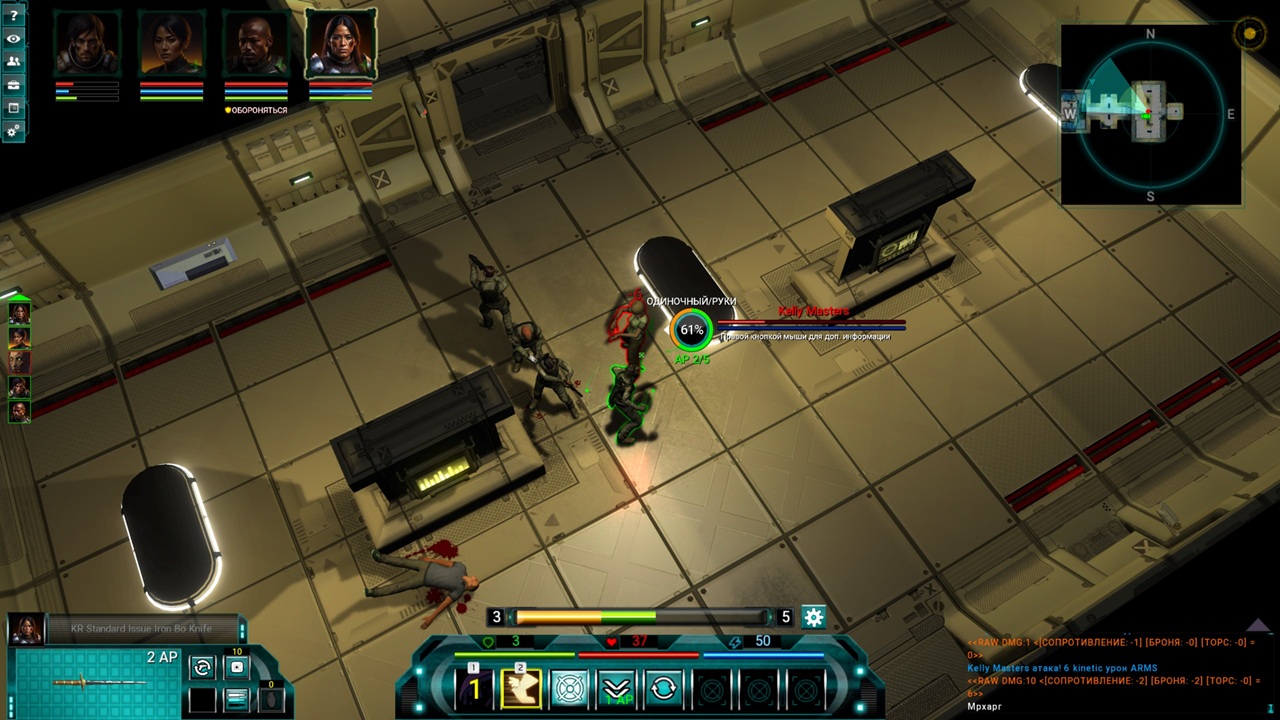
Task: Use the double chevron 1 AP action
Action: click(x=617, y=688)
